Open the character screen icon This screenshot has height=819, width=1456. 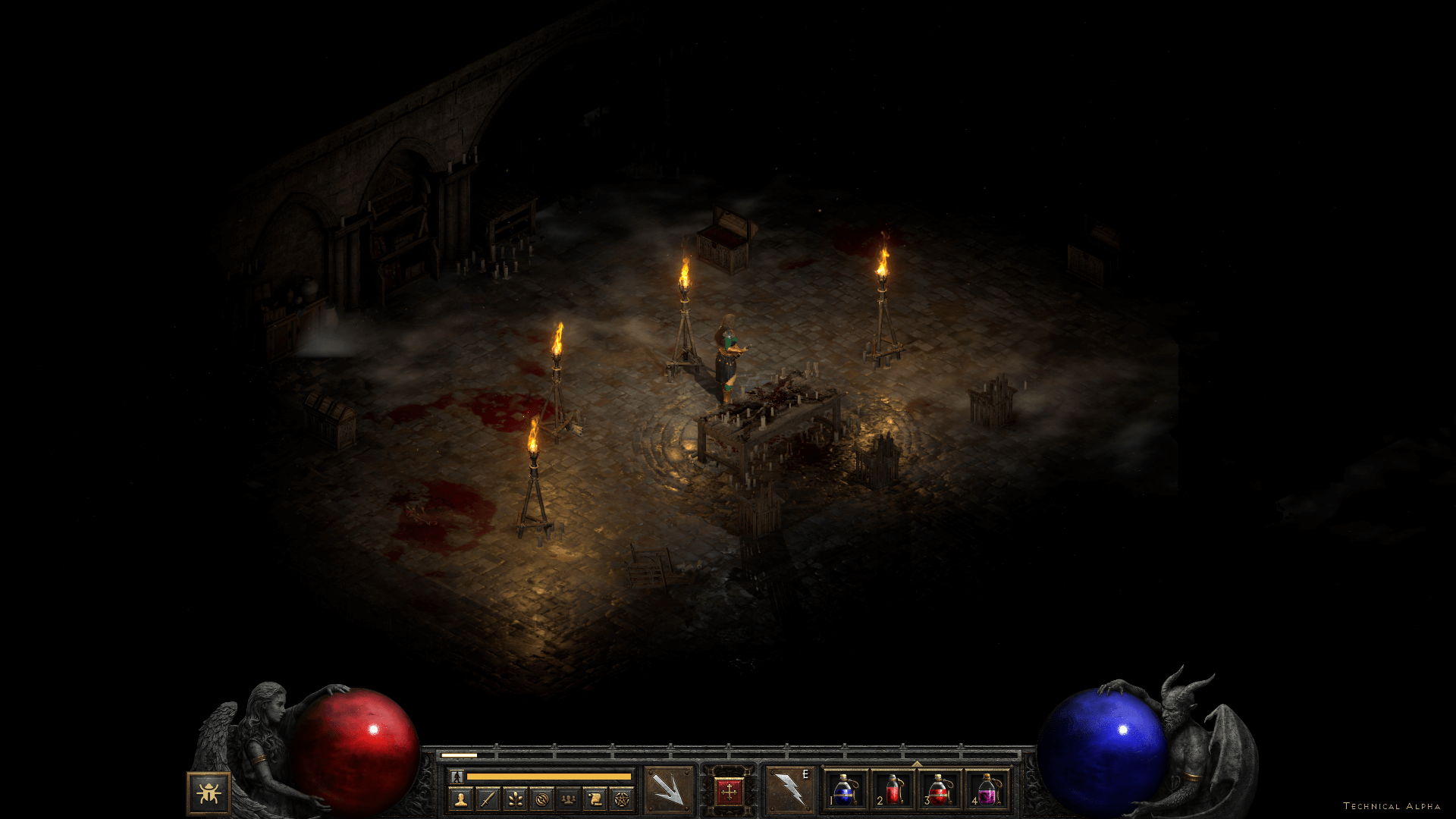[460, 799]
